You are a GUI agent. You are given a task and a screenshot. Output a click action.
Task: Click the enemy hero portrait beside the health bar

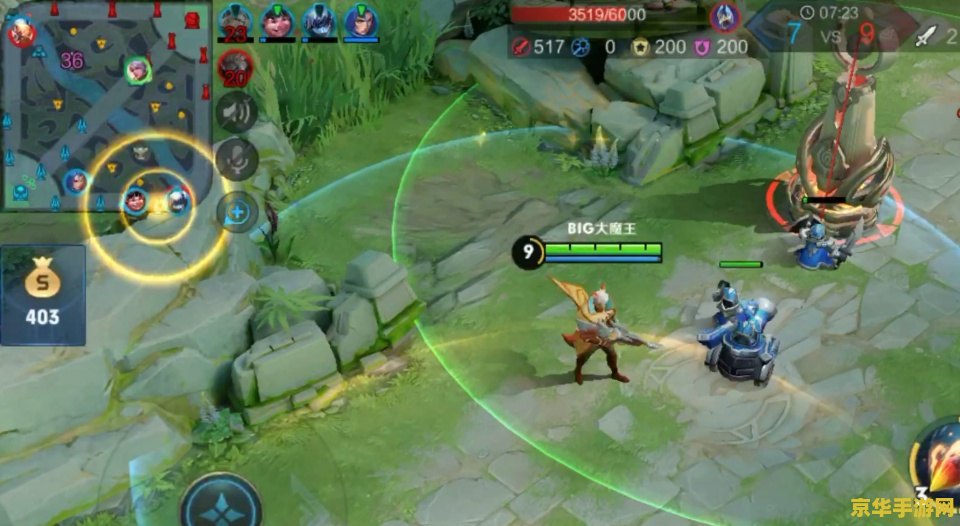coord(724,16)
